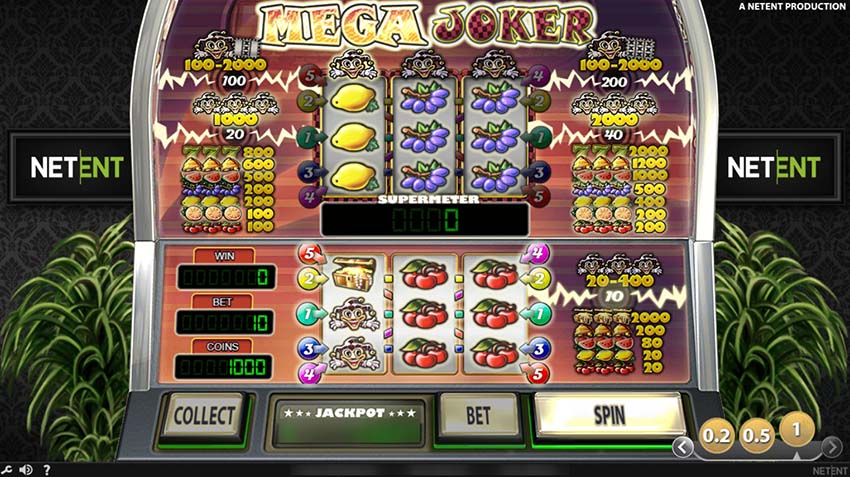Image resolution: width=850 pixels, height=477 pixels.
Task: Pick the coin value 1 chip
Action: coord(796,429)
